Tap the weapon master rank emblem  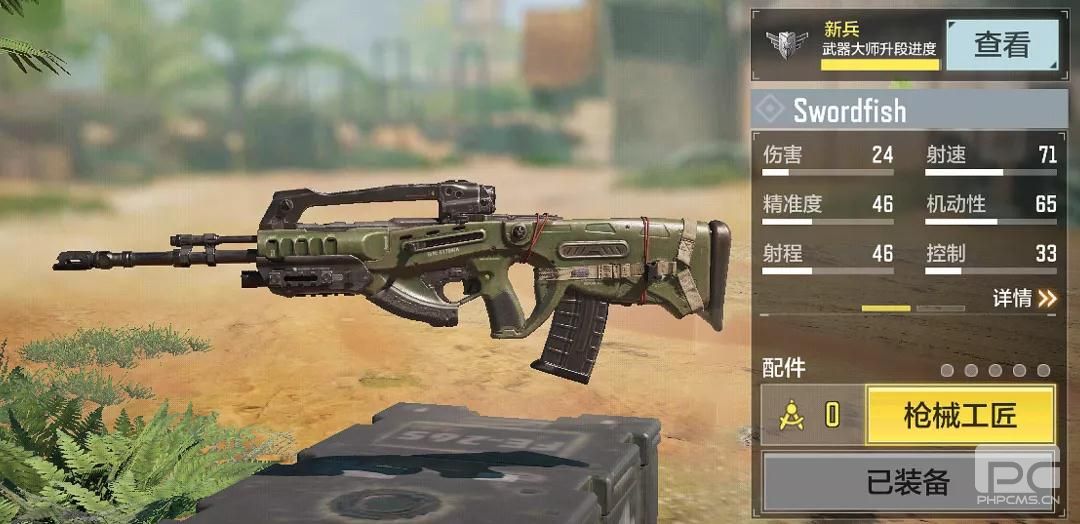(x=787, y=45)
